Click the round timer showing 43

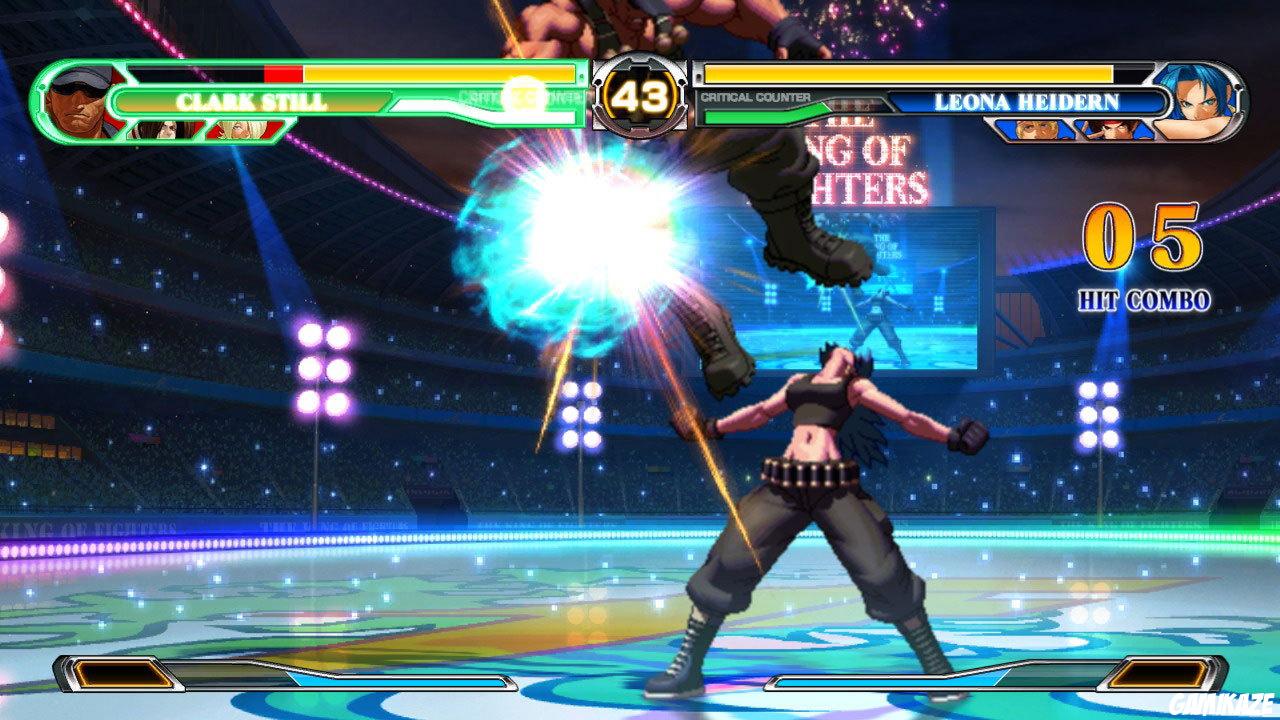point(640,97)
